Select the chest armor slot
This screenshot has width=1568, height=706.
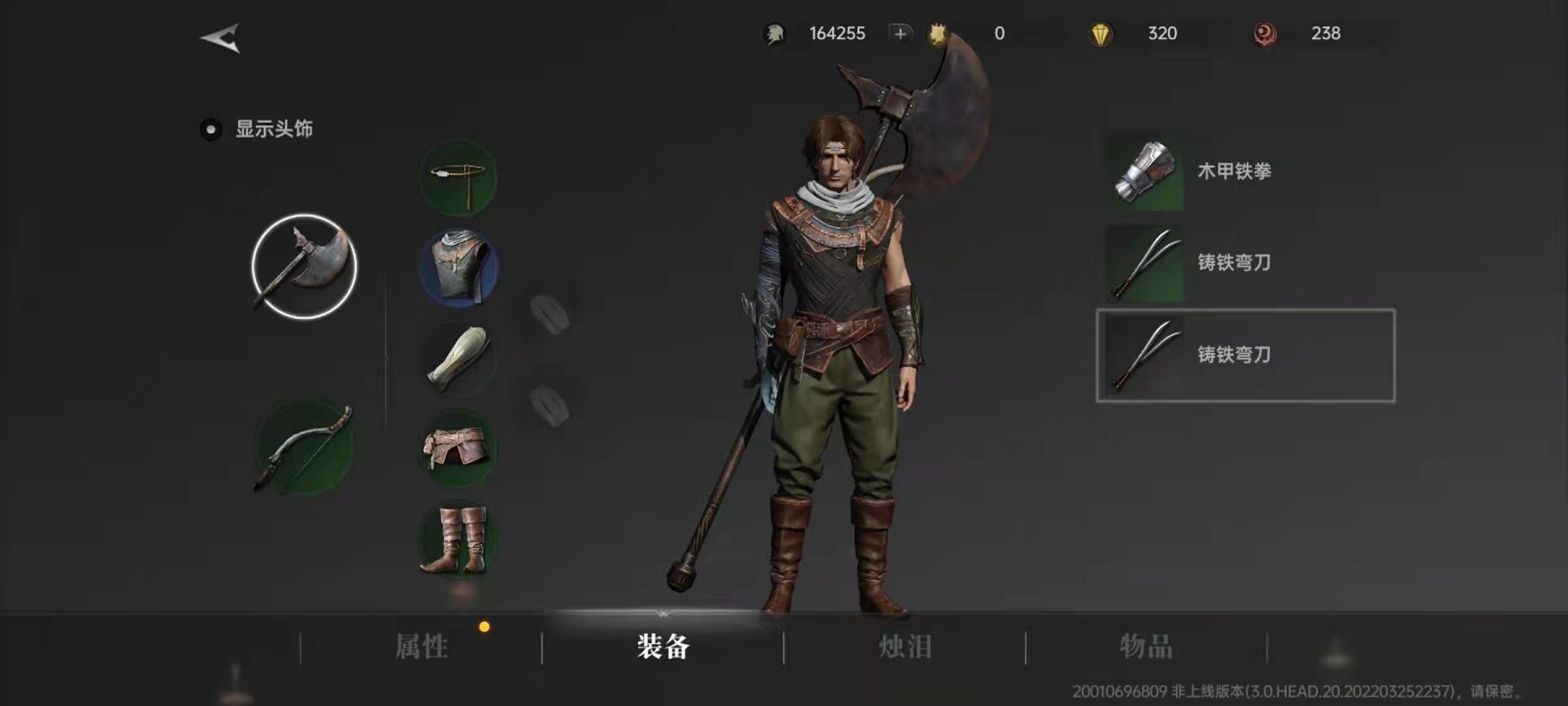(458, 268)
